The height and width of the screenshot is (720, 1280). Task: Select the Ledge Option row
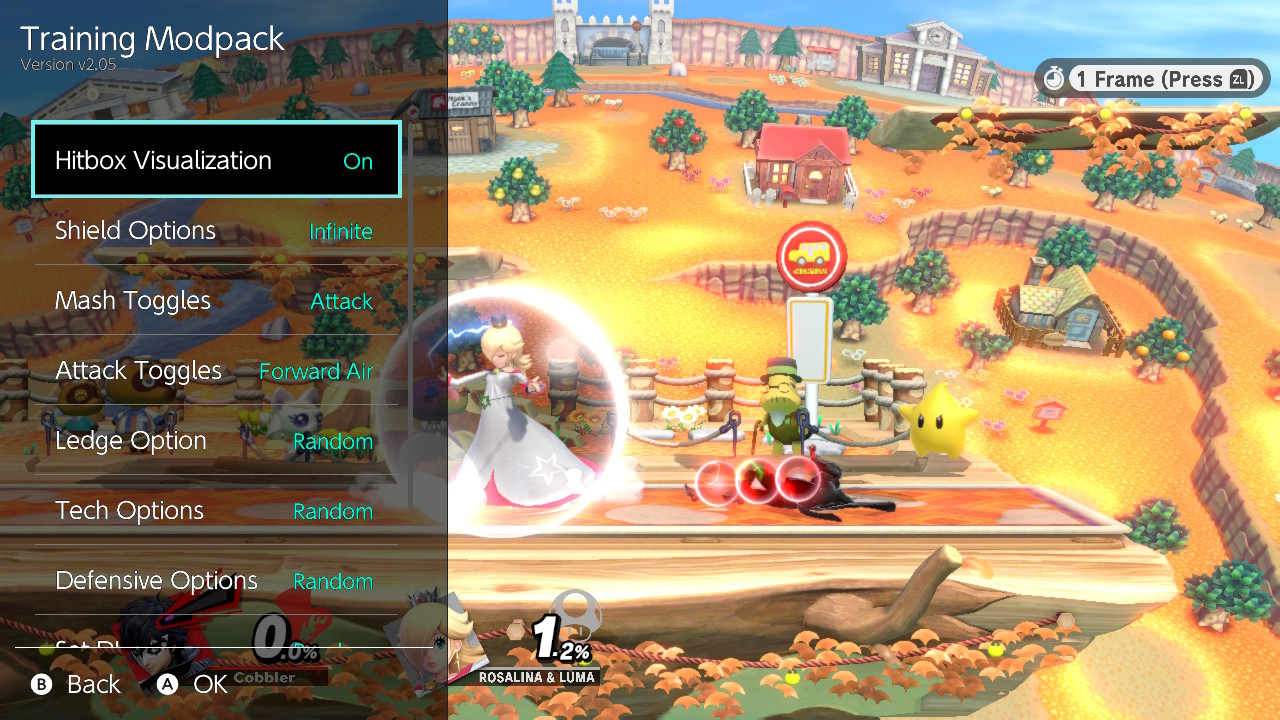tap(216, 441)
